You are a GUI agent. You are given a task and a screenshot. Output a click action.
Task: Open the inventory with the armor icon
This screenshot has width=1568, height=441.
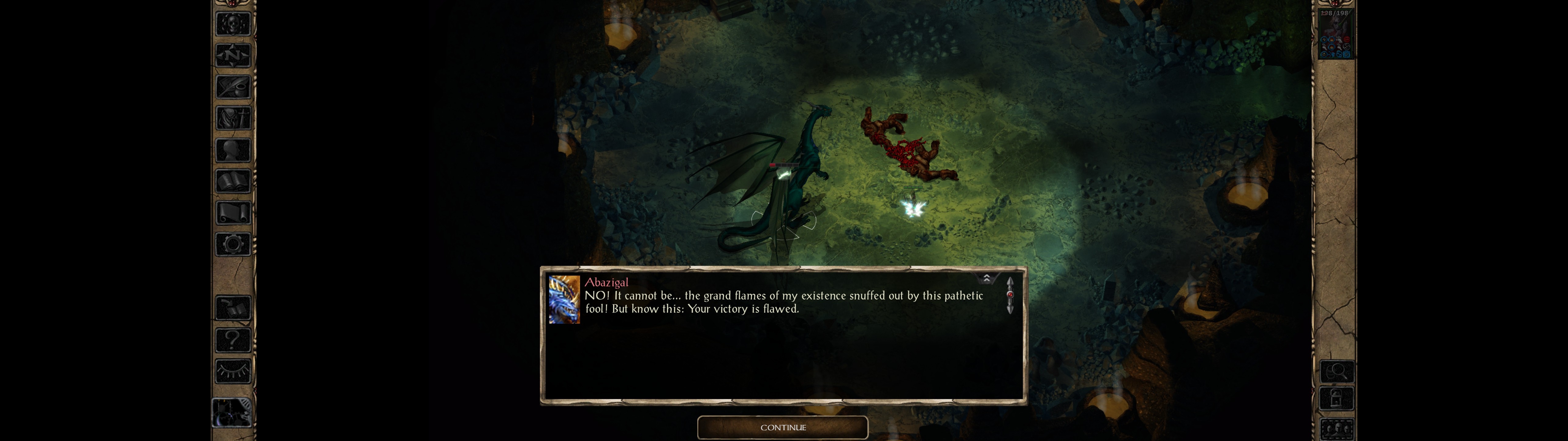(x=233, y=118)
